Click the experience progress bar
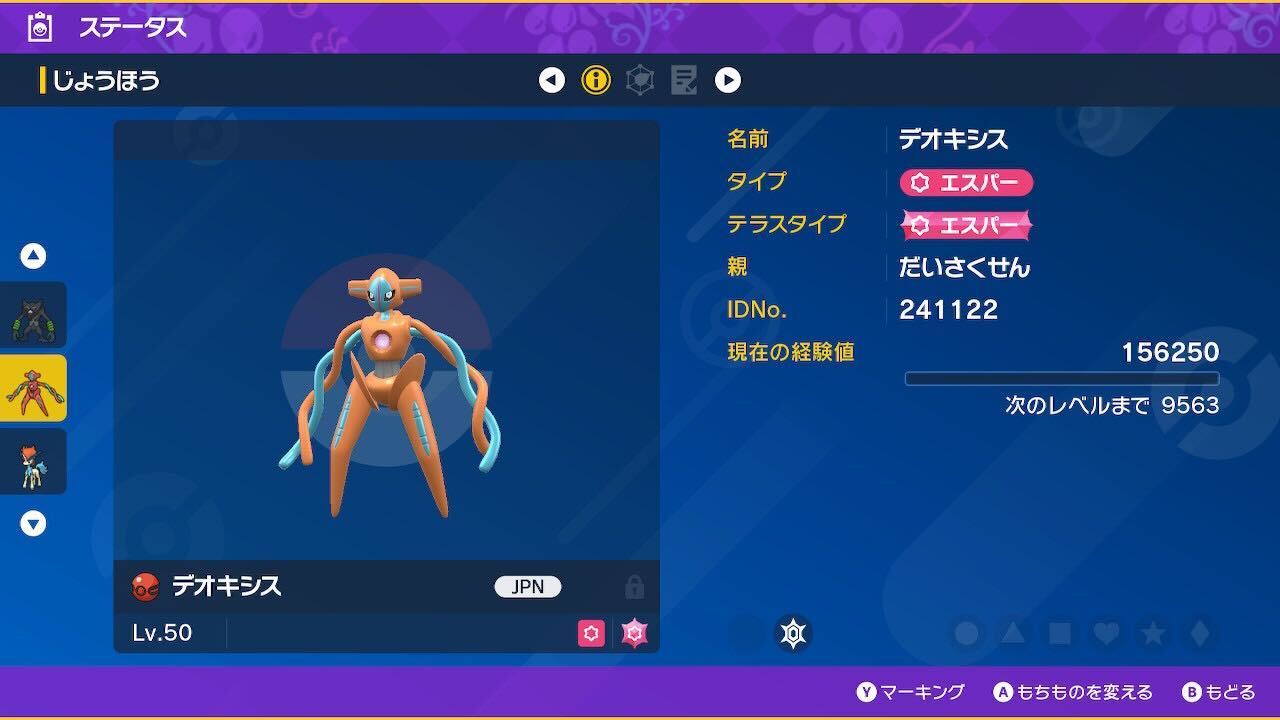This screenshot has height=720, width=1280. coord(1063,378)
